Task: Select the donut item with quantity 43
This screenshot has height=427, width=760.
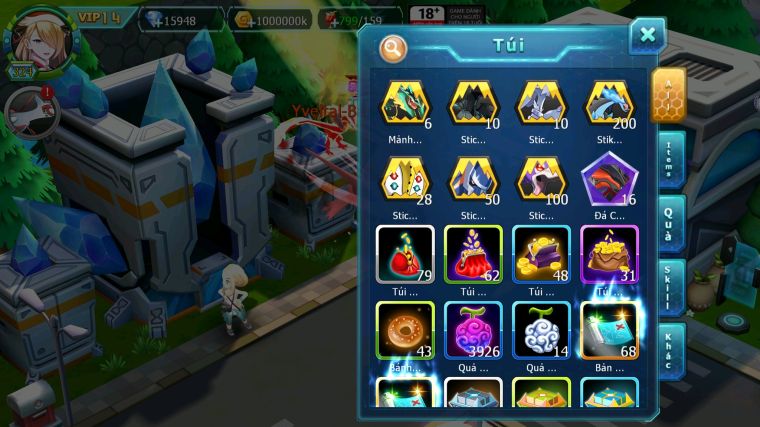Action: [404, 330]
